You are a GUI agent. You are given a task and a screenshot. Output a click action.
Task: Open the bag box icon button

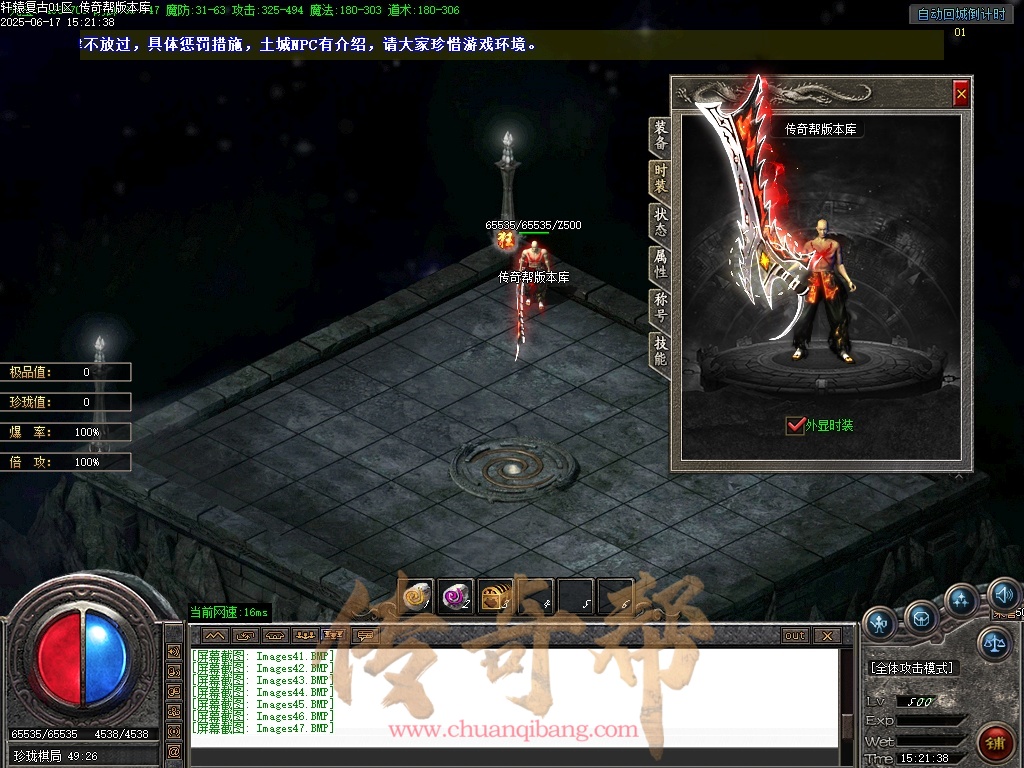click(921, 618)
